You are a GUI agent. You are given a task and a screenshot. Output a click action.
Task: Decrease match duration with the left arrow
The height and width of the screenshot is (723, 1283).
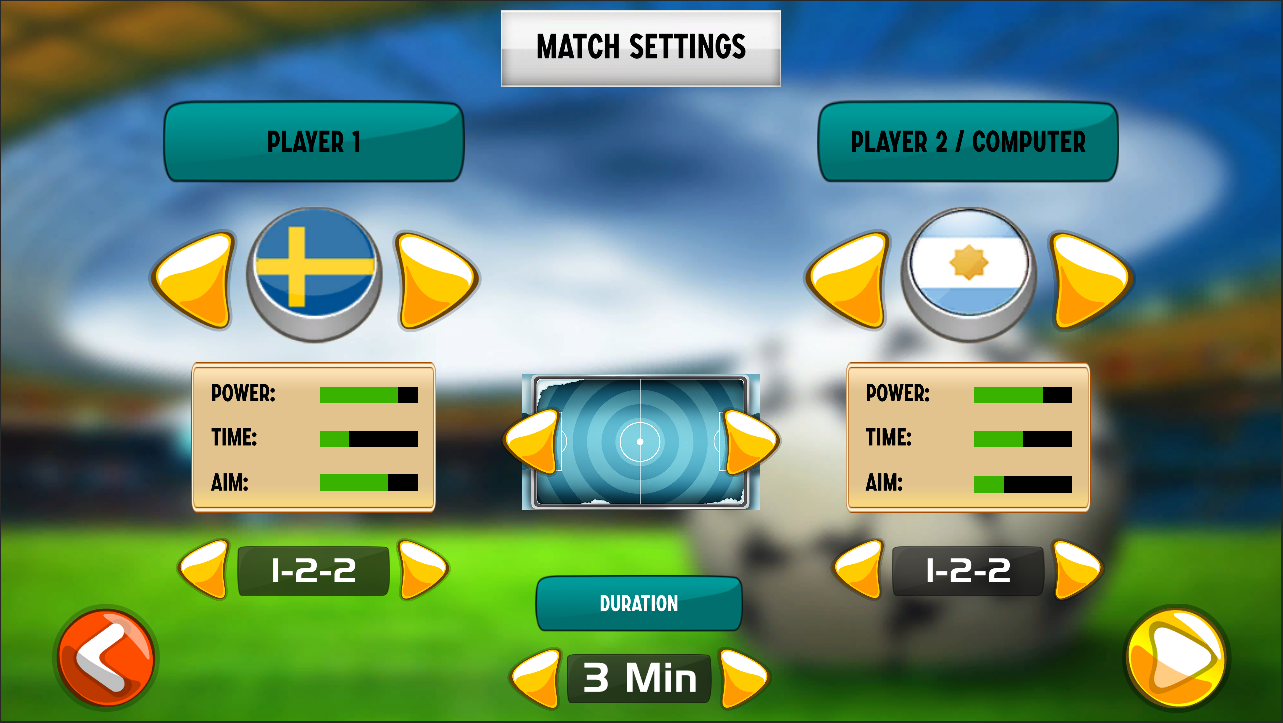(533, 678)
